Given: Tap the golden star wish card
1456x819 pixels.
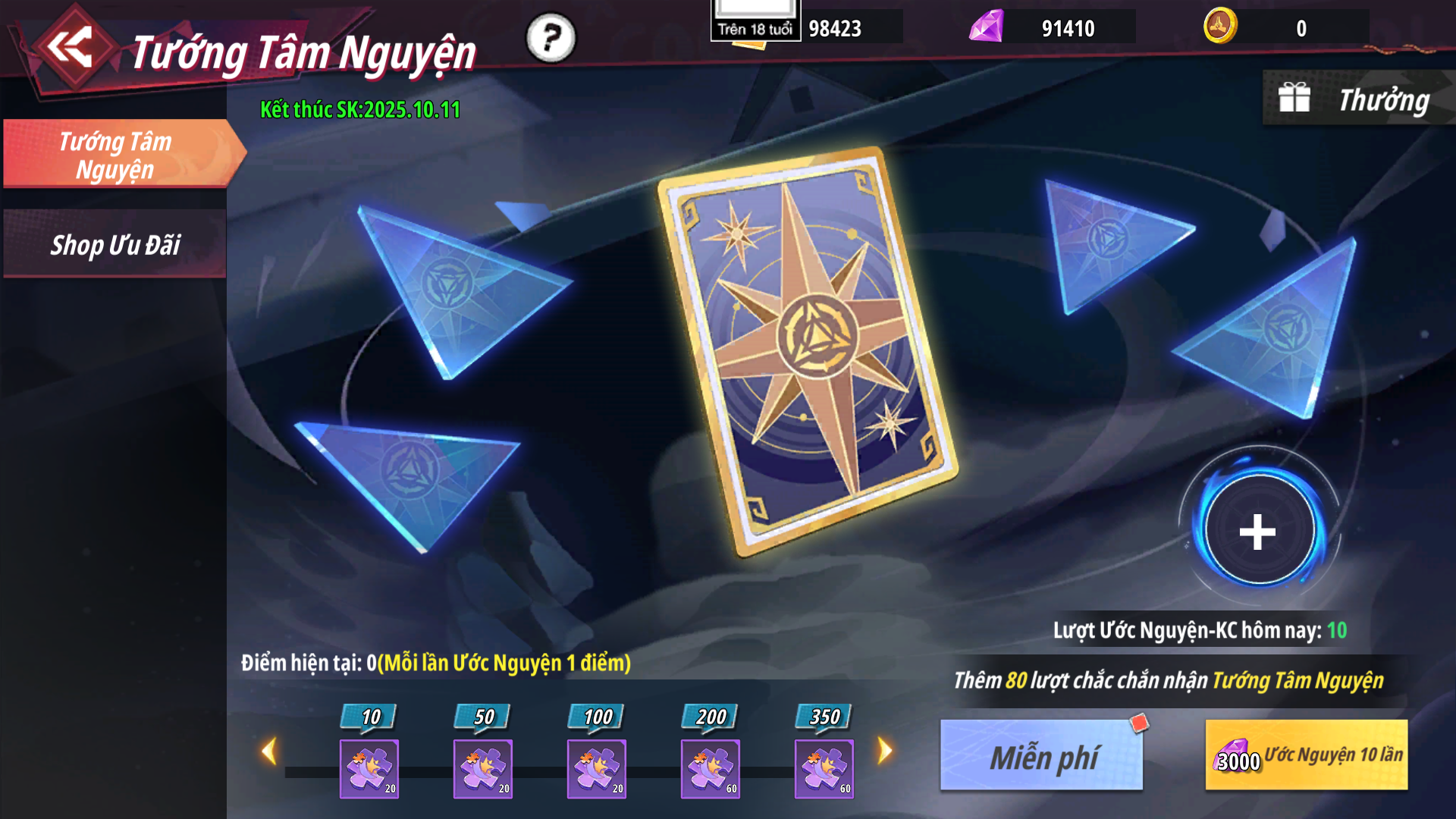Looking at the screenshot, I should [x=808, y=350].
